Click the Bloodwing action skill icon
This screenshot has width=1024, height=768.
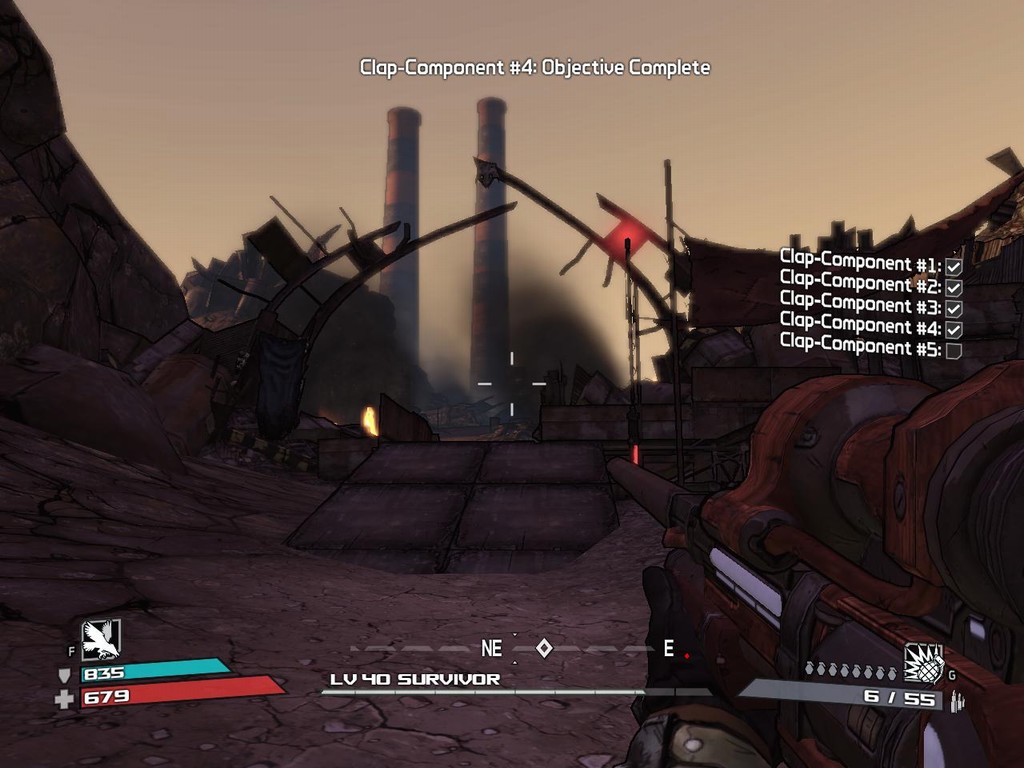click(x=101, y=640)
